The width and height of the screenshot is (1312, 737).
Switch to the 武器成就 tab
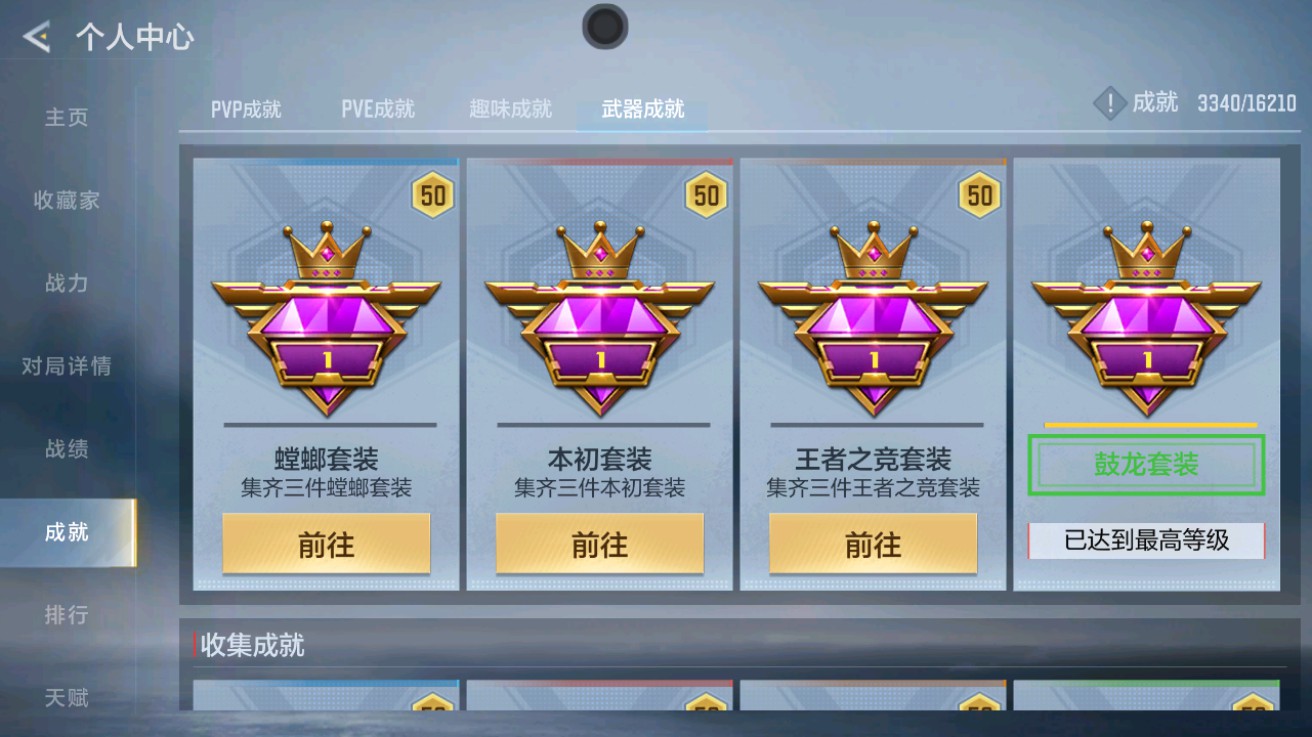pos(641,110)
